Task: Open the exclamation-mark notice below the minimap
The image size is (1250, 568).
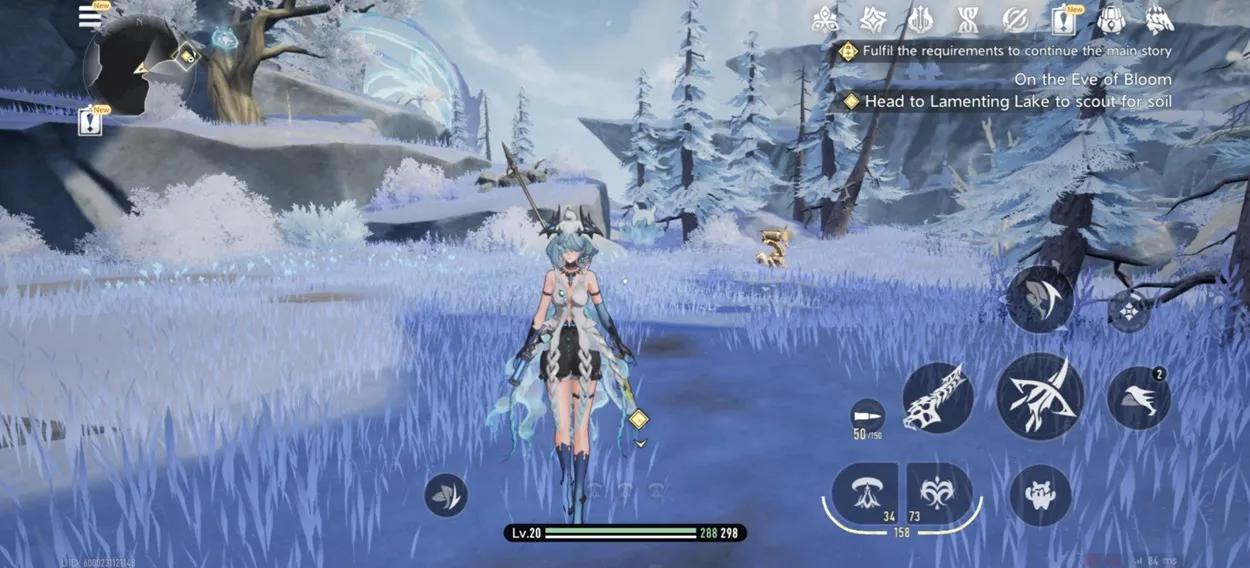Action: [91, 122]
